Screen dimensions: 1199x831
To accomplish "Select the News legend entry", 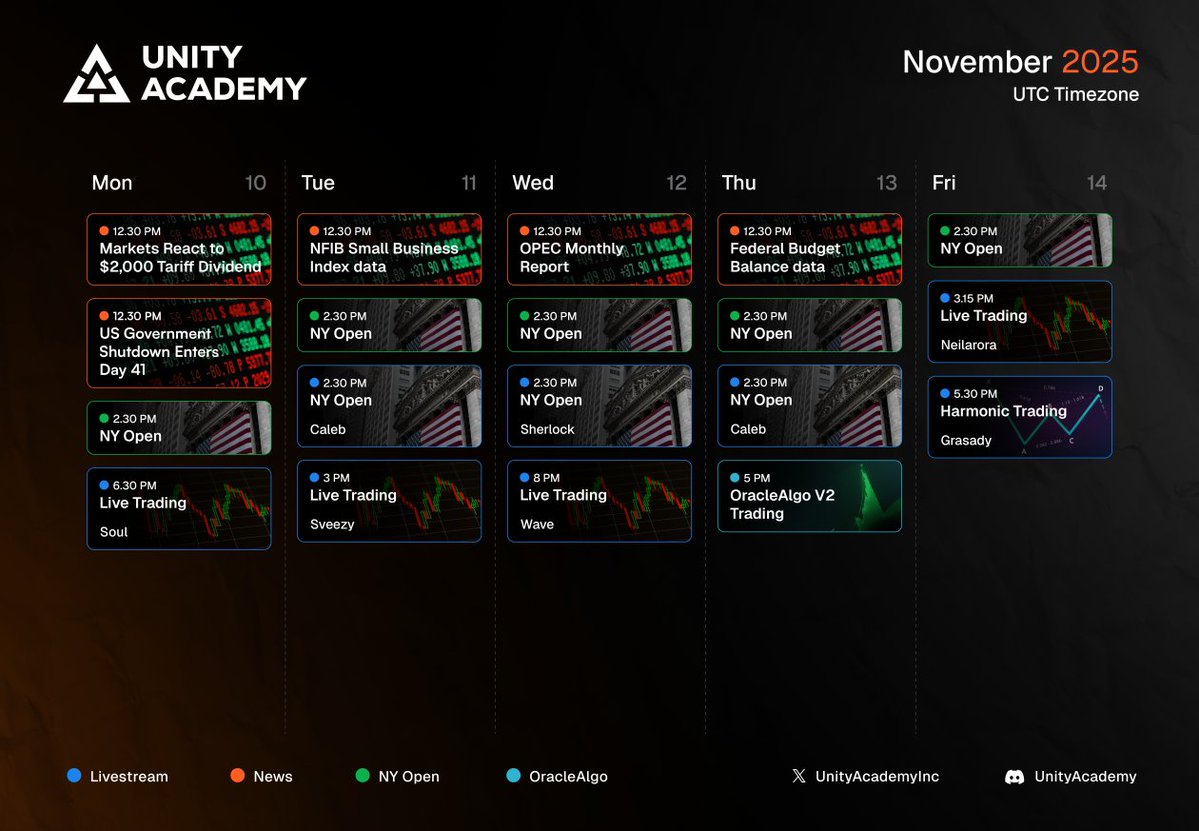I will pyautogui.click(x=262, y=776).
